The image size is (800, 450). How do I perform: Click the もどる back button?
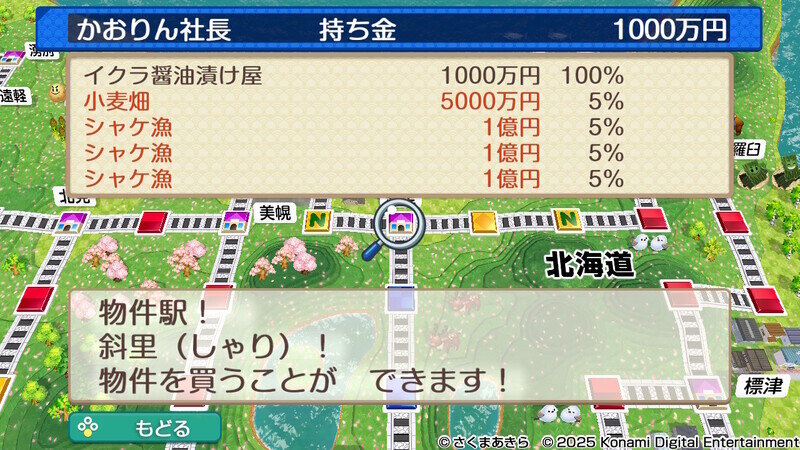145,427
